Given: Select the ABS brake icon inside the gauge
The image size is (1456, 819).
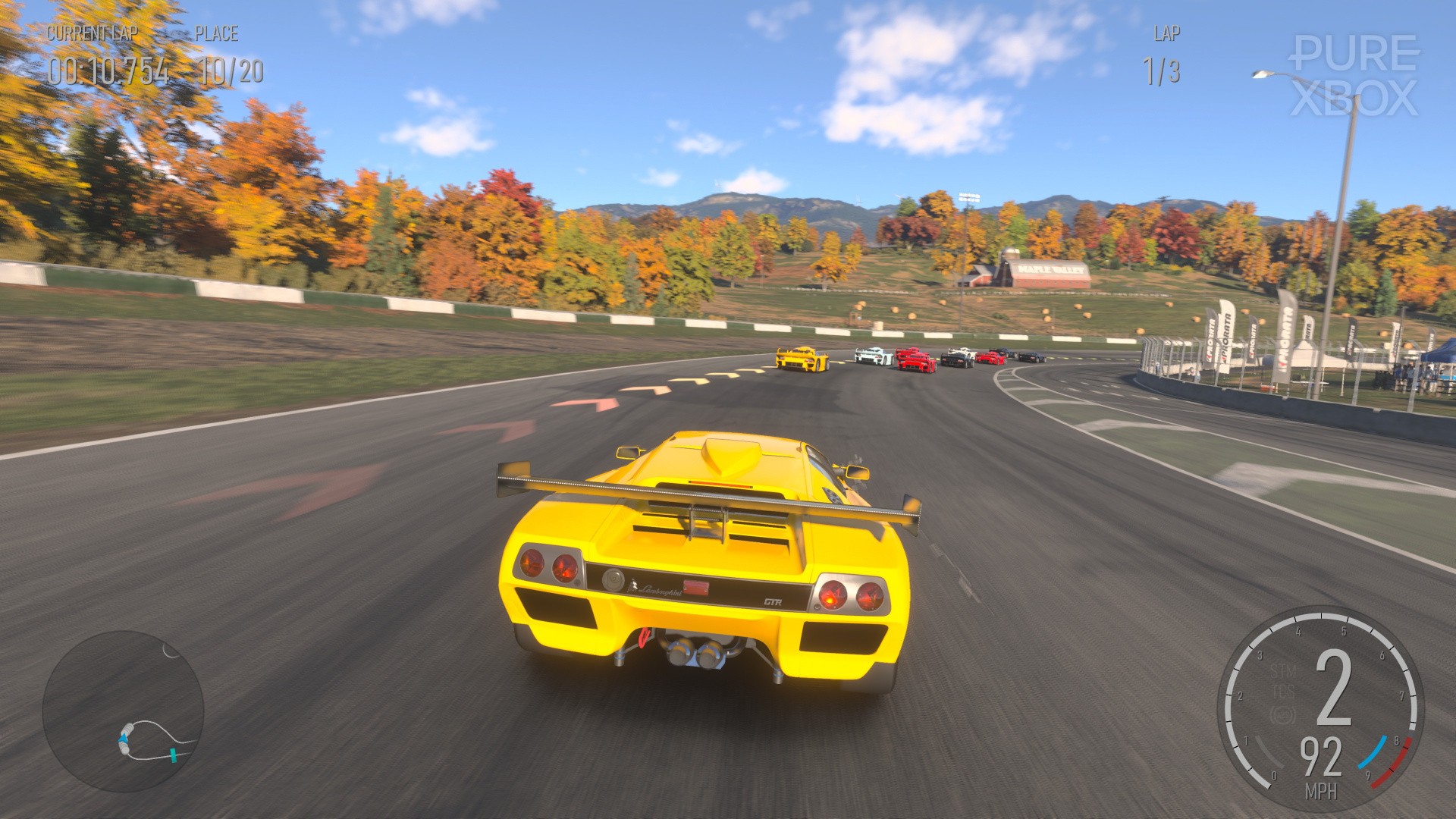Looking at the screenshot, I should tap(1283, 714).
